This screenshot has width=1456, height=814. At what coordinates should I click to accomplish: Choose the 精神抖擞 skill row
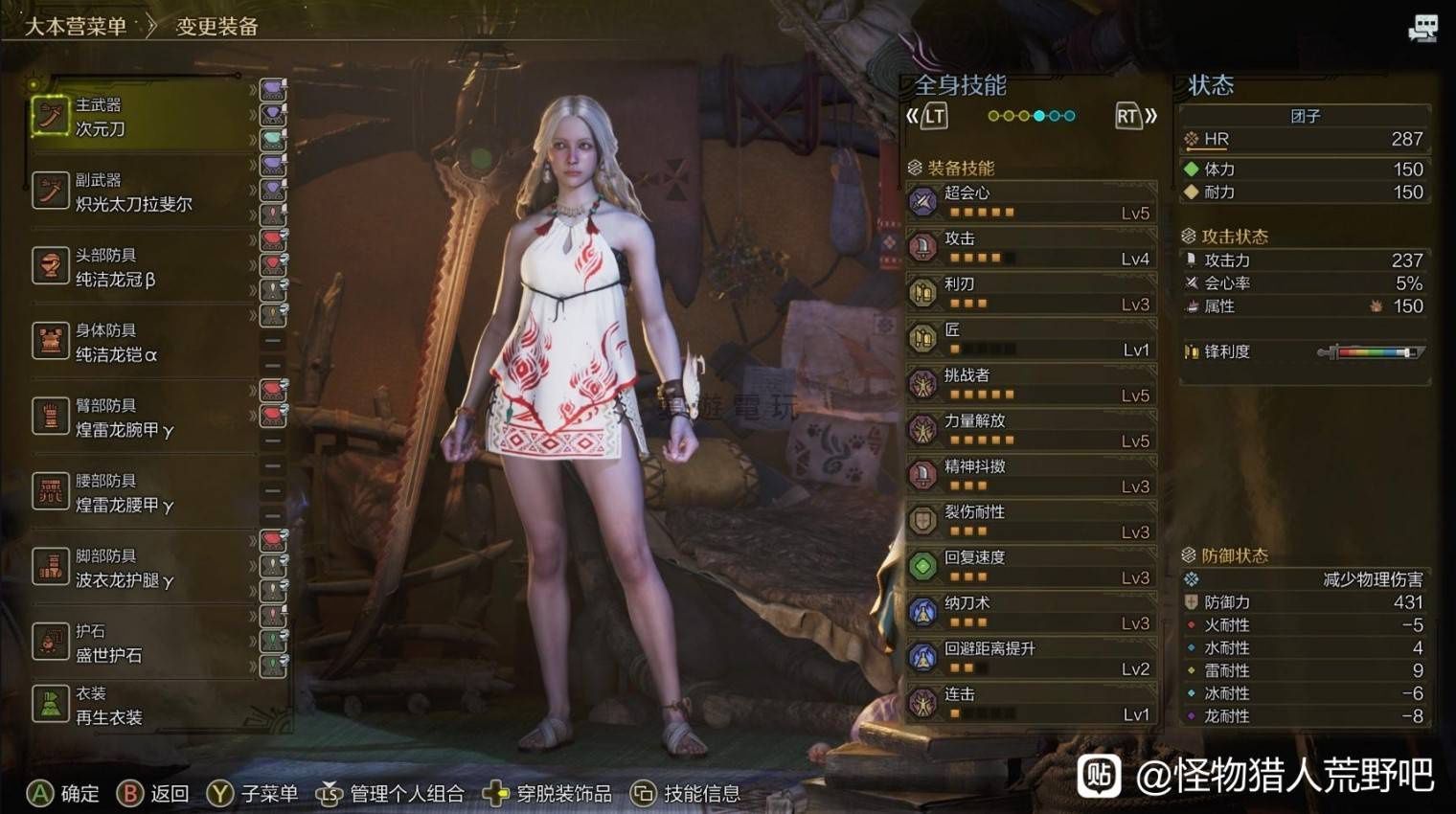(1031, 476)
